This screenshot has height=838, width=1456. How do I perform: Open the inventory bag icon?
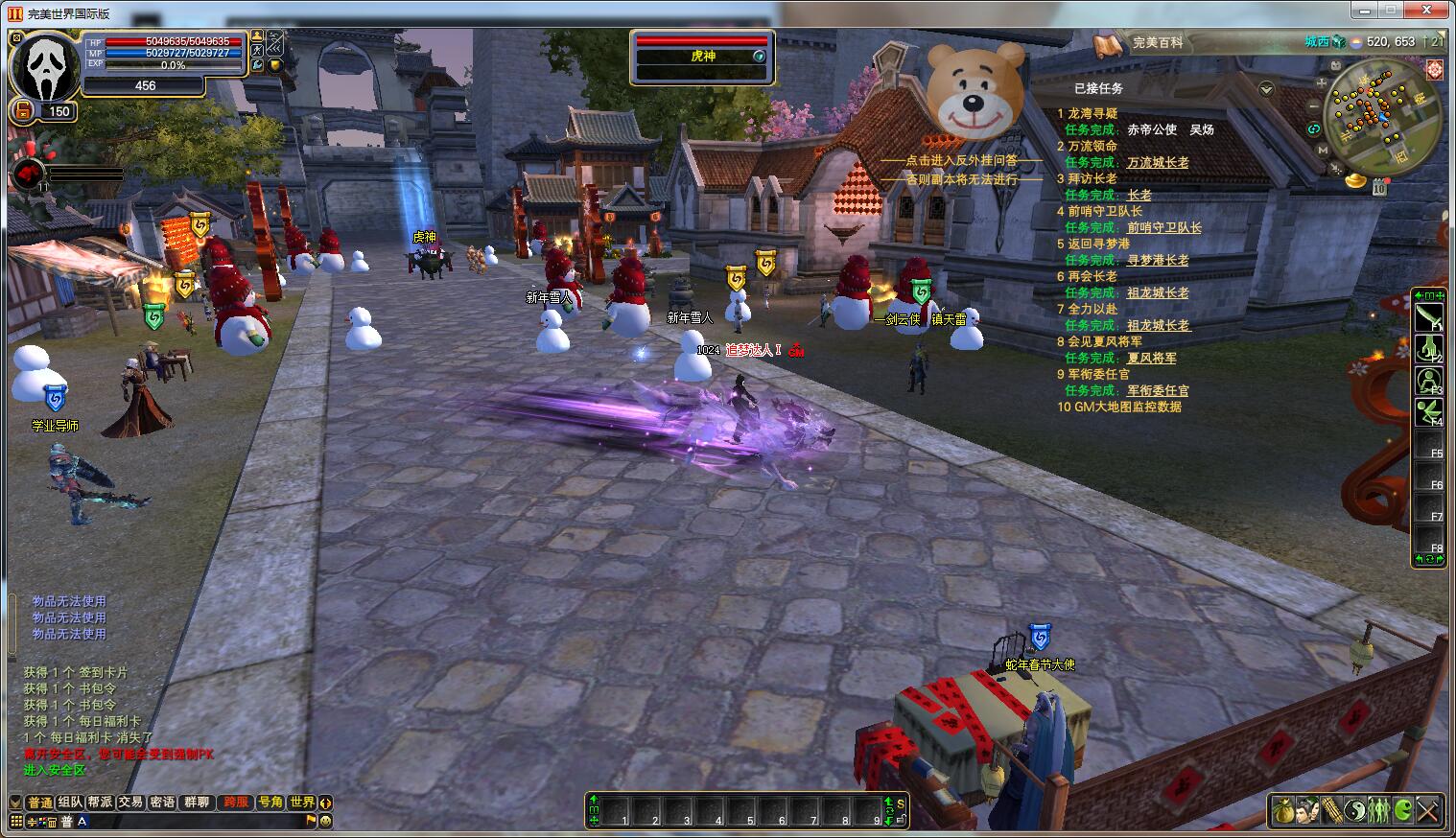point(1283,811)
